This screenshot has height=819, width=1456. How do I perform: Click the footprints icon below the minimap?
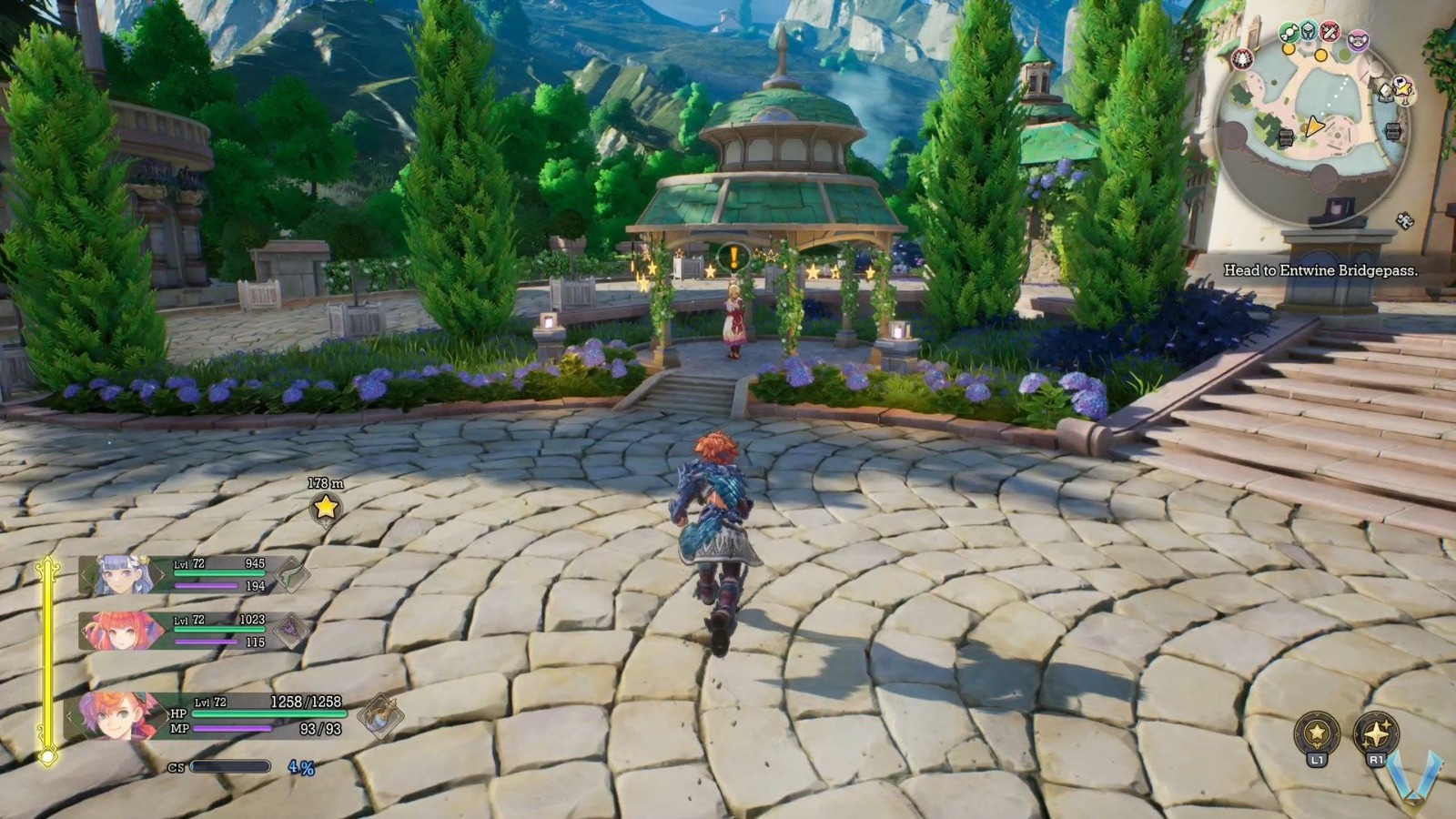tap(1403, 221)
